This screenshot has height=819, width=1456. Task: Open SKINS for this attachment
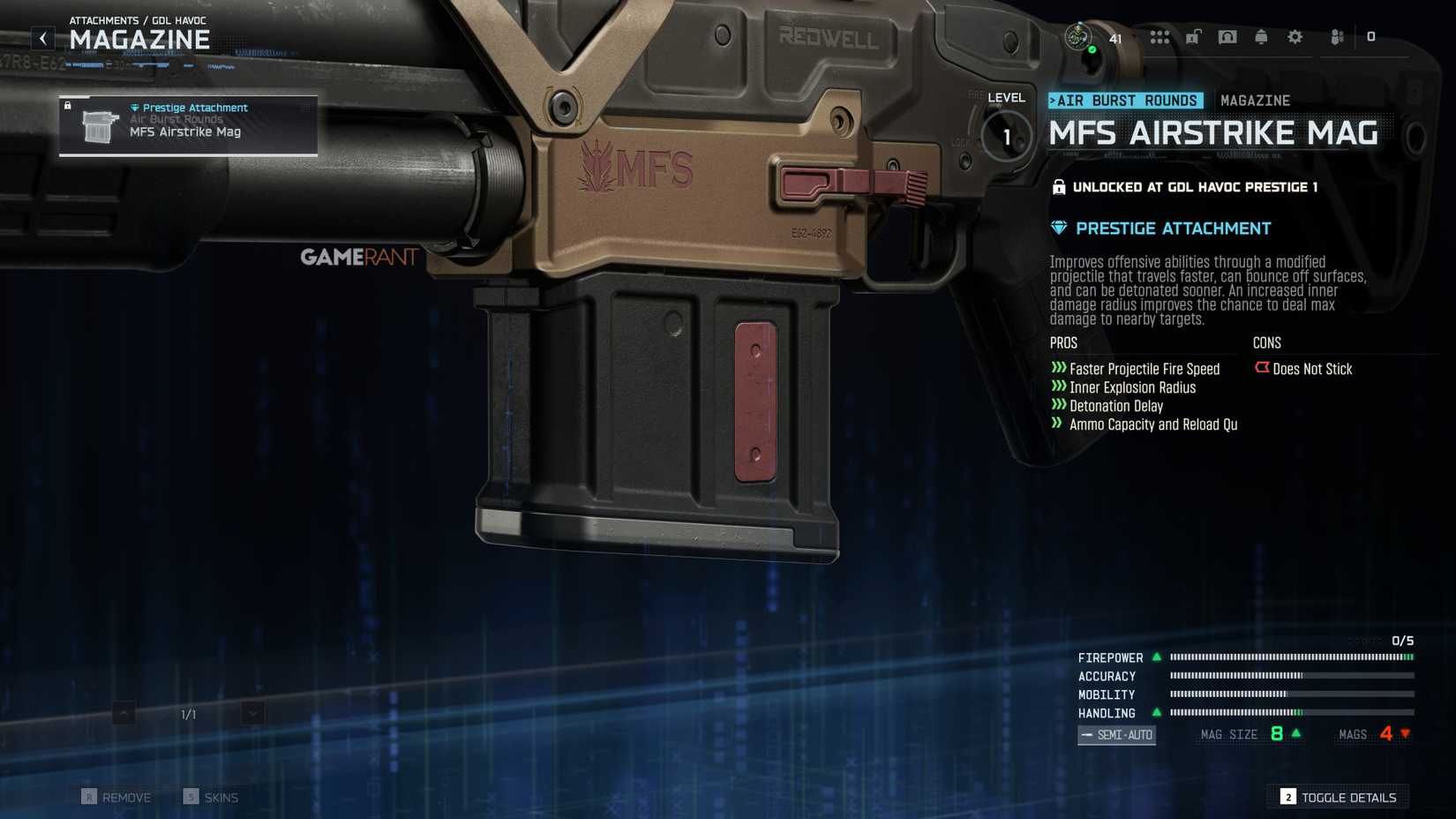point(212,797)
